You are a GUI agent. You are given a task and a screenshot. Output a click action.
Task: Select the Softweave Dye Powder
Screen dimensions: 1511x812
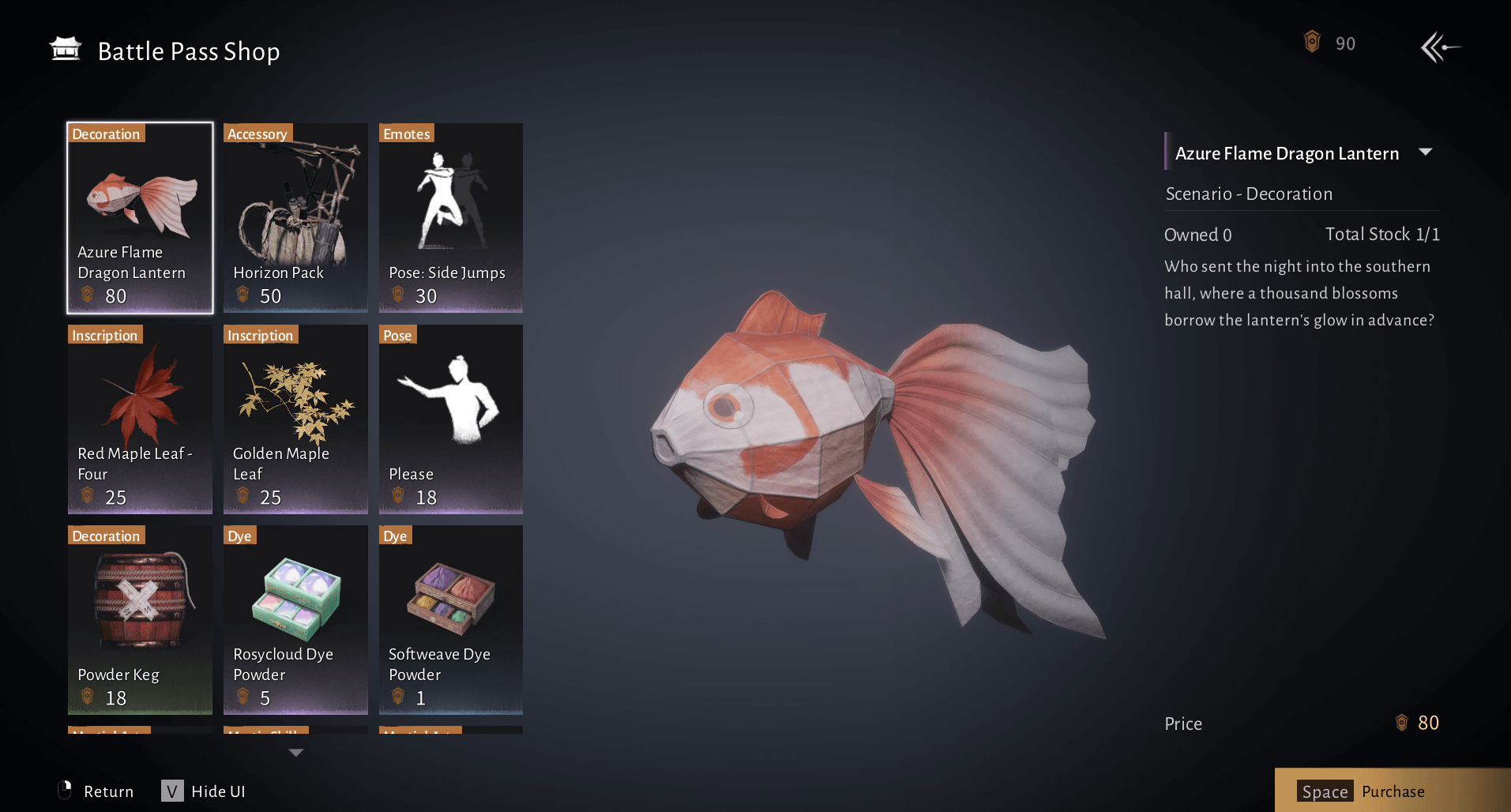click(451, 620)
